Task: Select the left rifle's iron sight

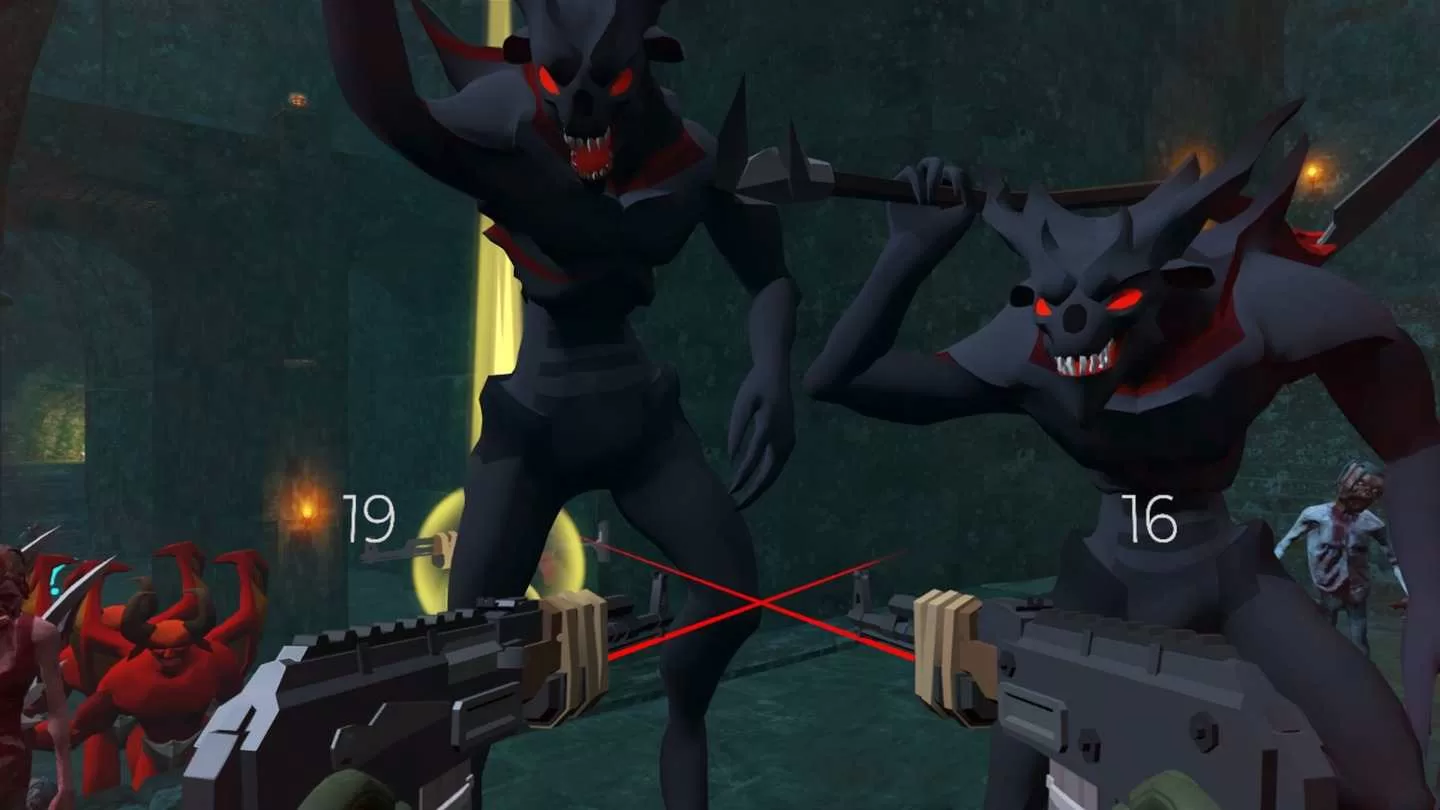Action: [495, 600]
